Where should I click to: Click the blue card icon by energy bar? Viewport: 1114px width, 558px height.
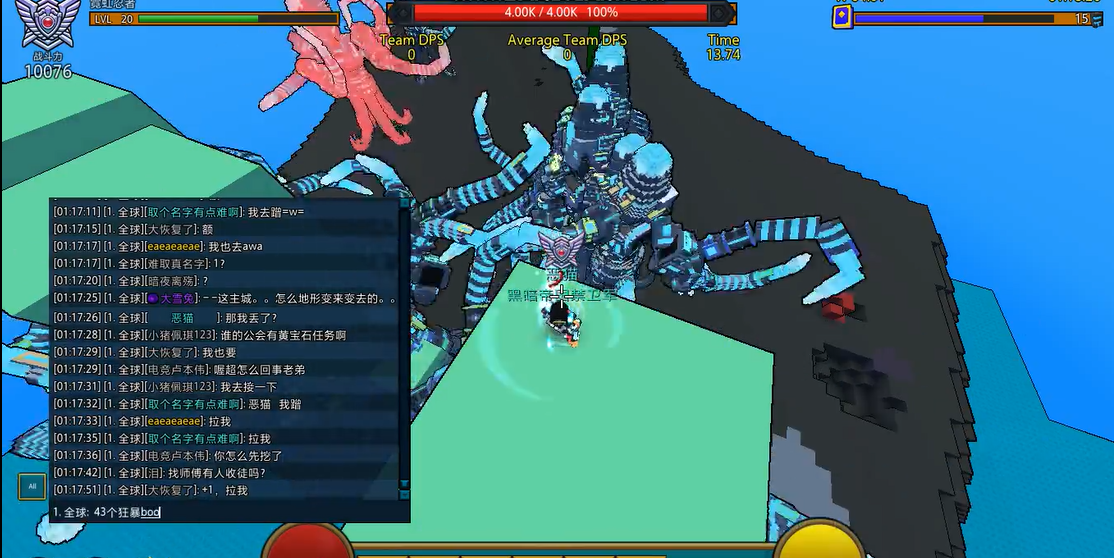[842, 17]
